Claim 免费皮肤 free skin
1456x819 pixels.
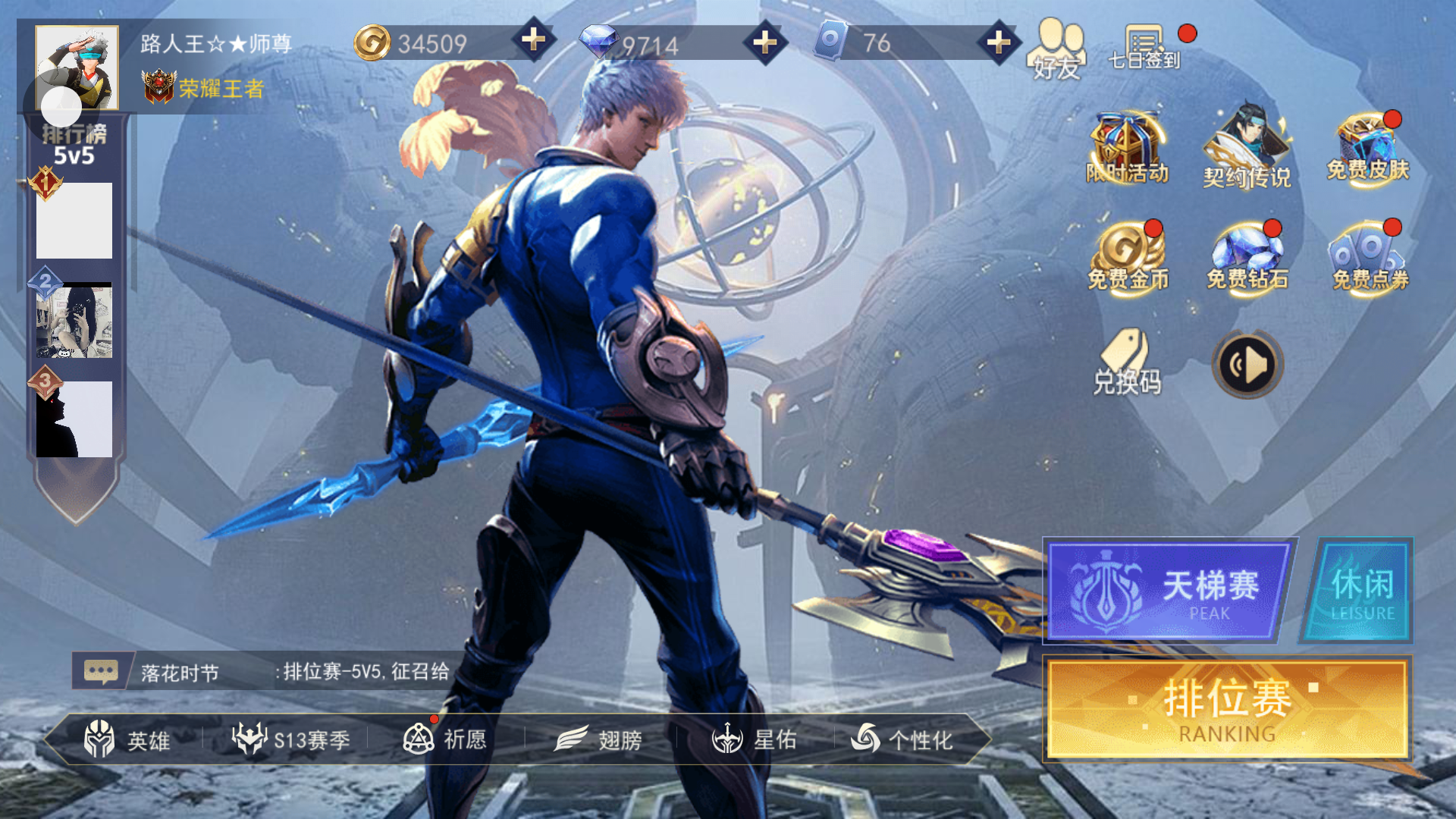[1367, 149]
